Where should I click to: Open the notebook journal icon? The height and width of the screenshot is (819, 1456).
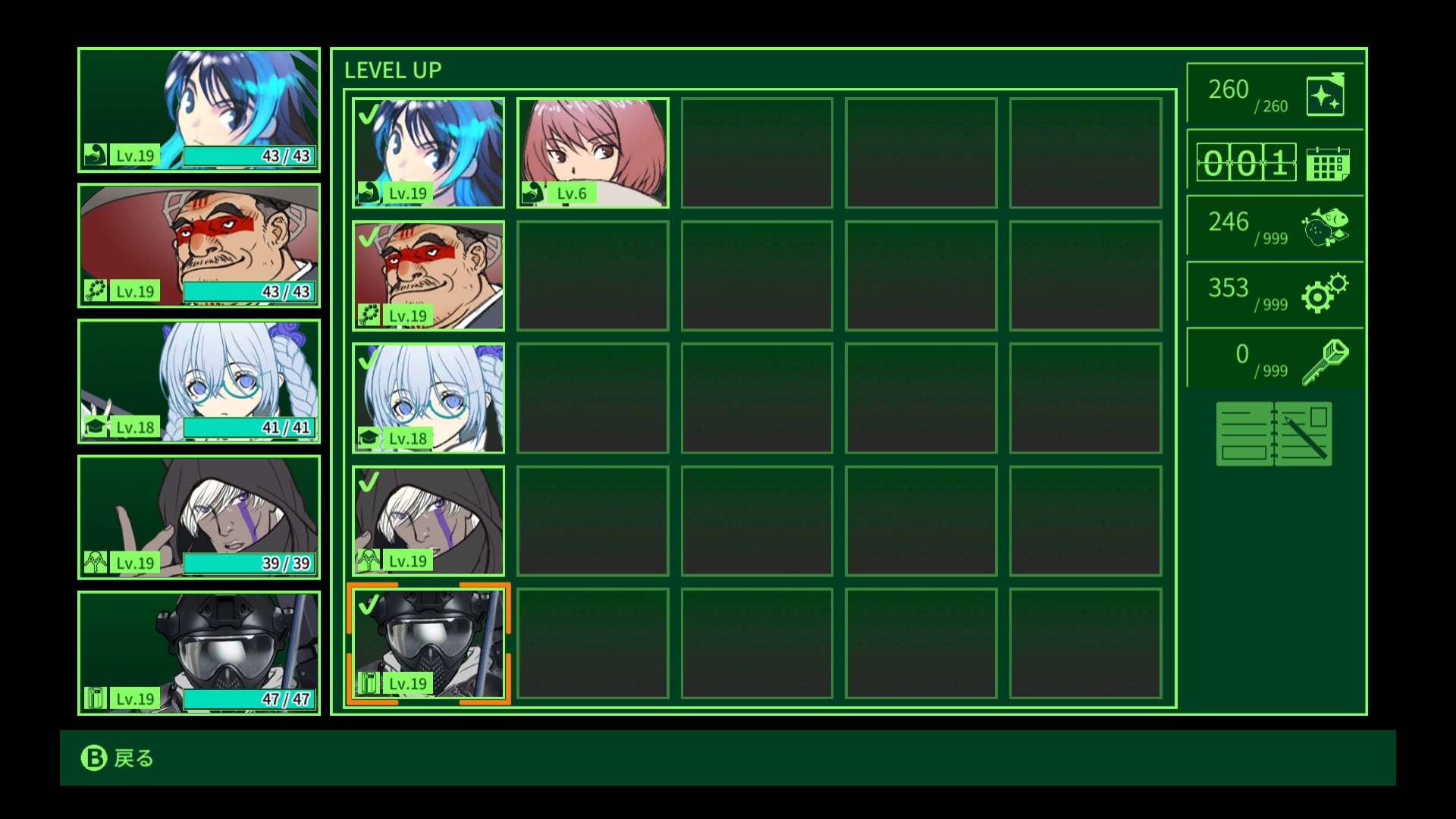1274,434
